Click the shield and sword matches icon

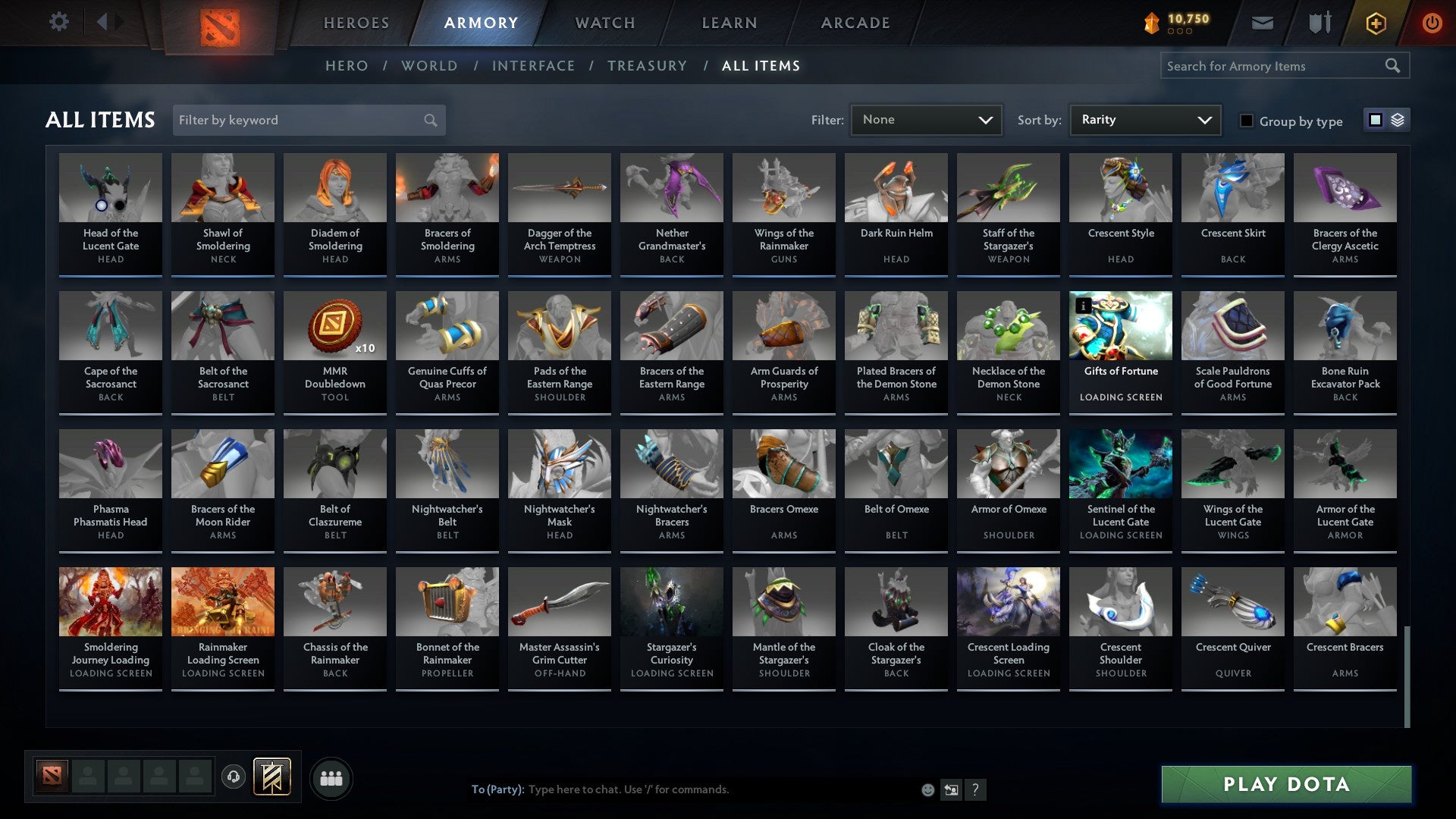tap(1319, 23)
